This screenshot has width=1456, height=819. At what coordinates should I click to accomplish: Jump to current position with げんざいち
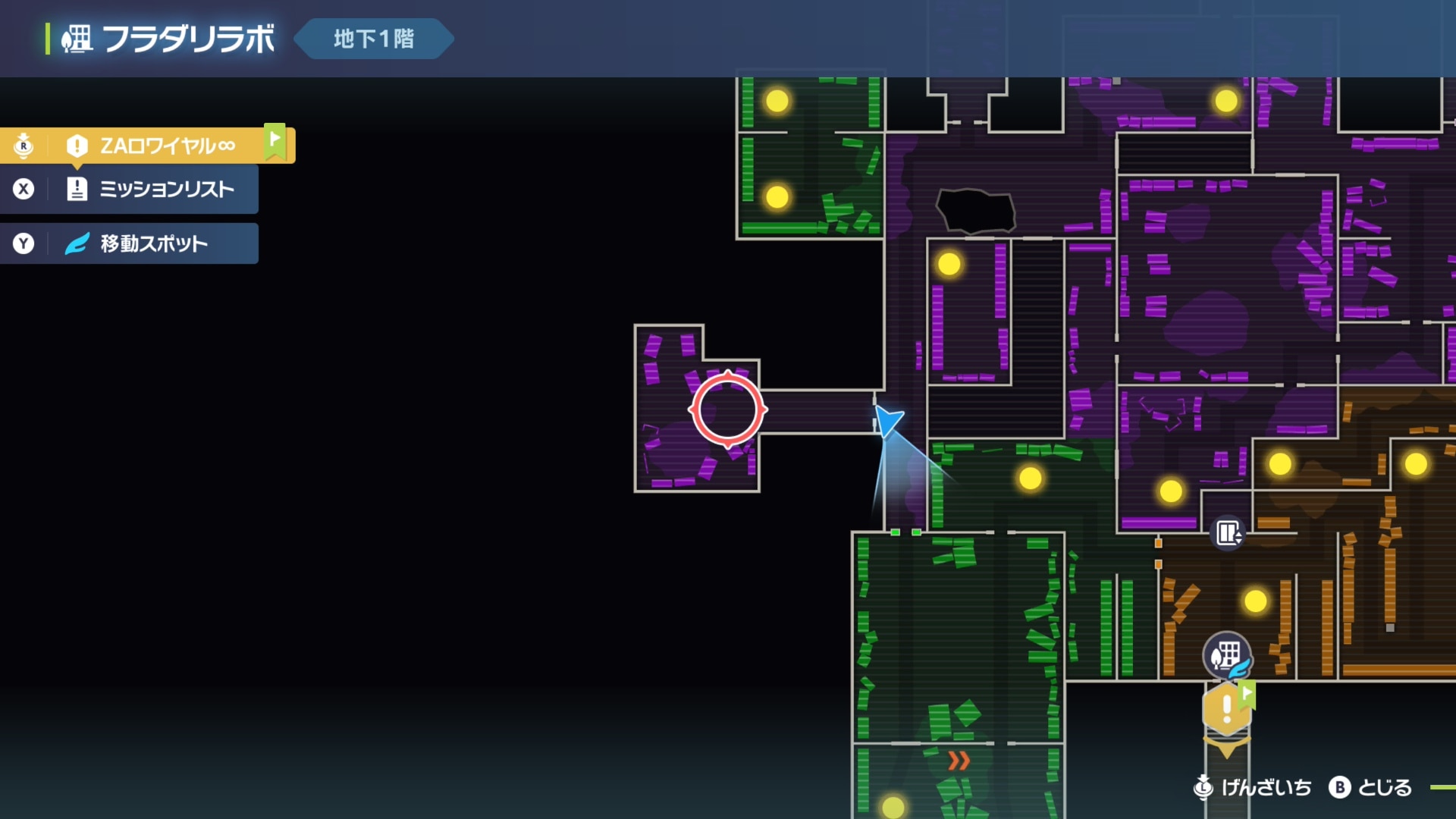tap(1253, 788)
